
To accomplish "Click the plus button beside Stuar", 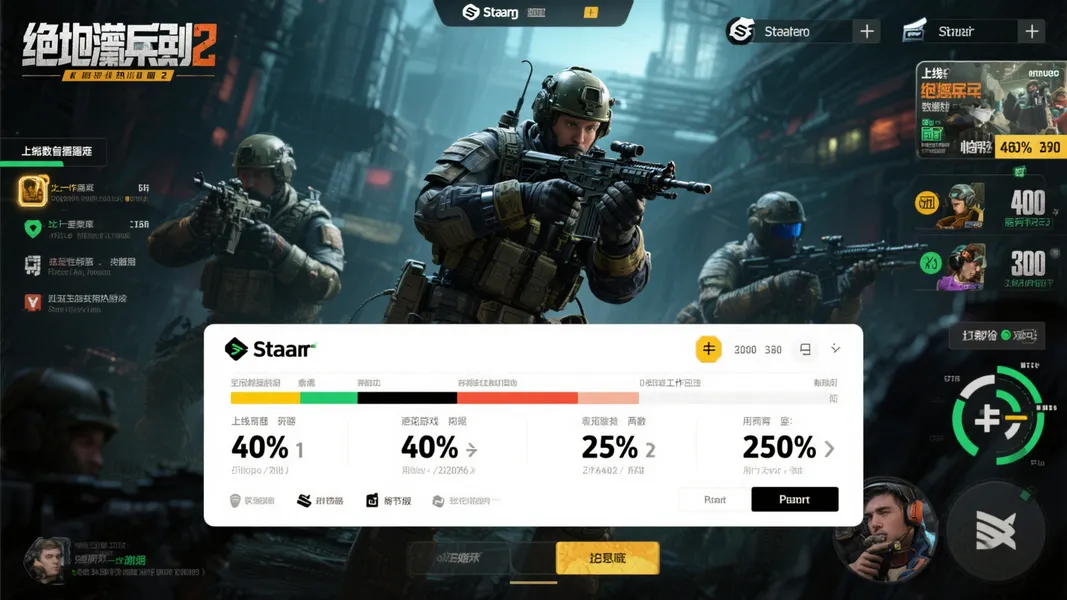I will click(1031, 32).
